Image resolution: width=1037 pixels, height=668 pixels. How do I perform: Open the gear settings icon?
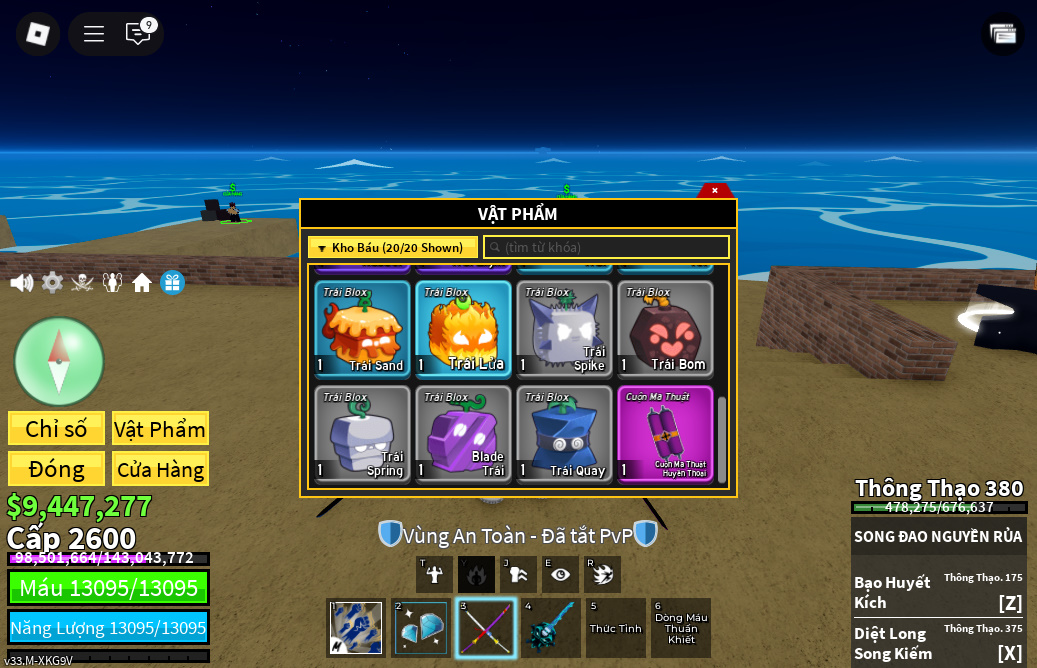52,283
